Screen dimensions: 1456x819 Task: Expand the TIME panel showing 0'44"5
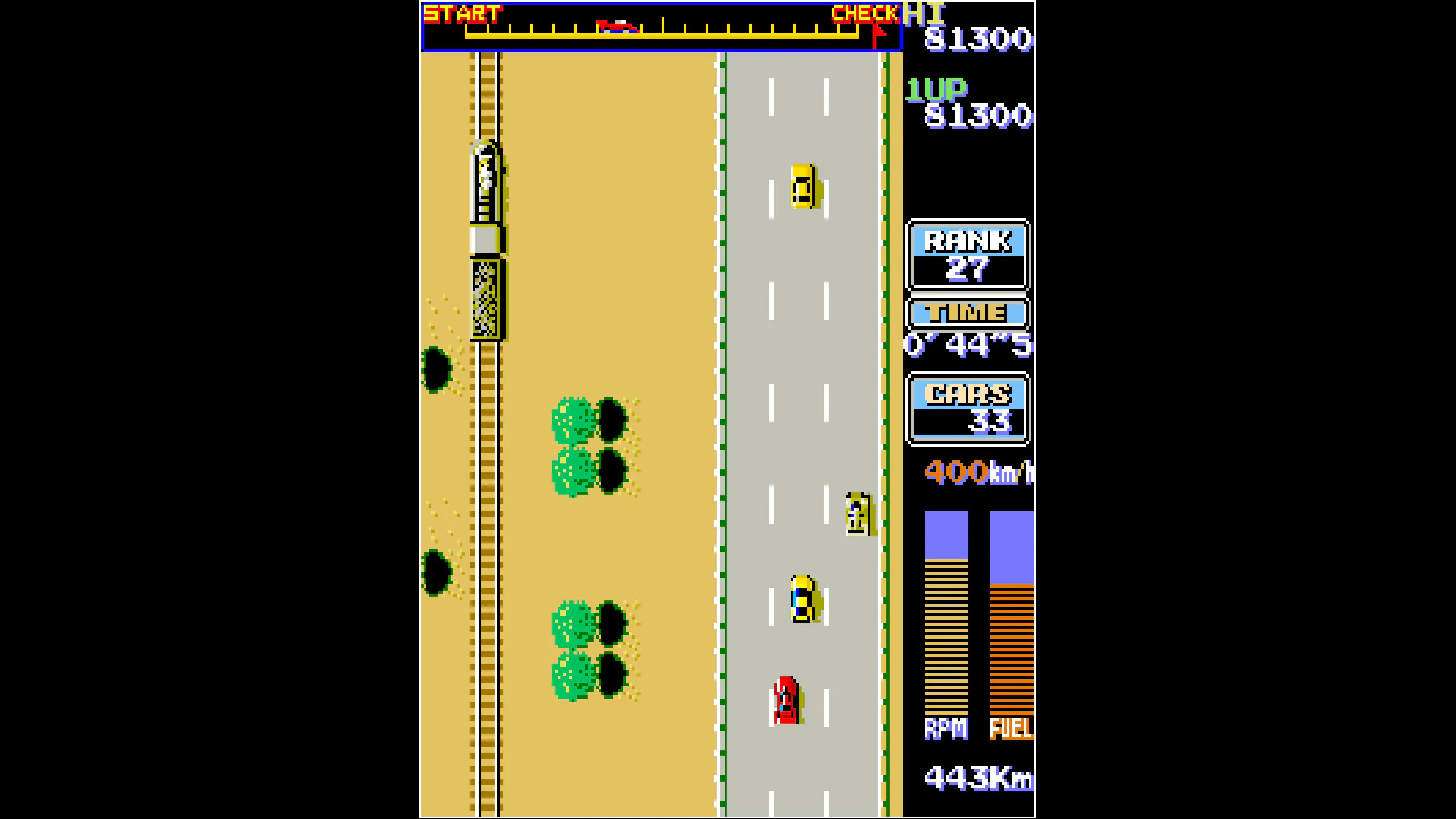tap(967, 326)
